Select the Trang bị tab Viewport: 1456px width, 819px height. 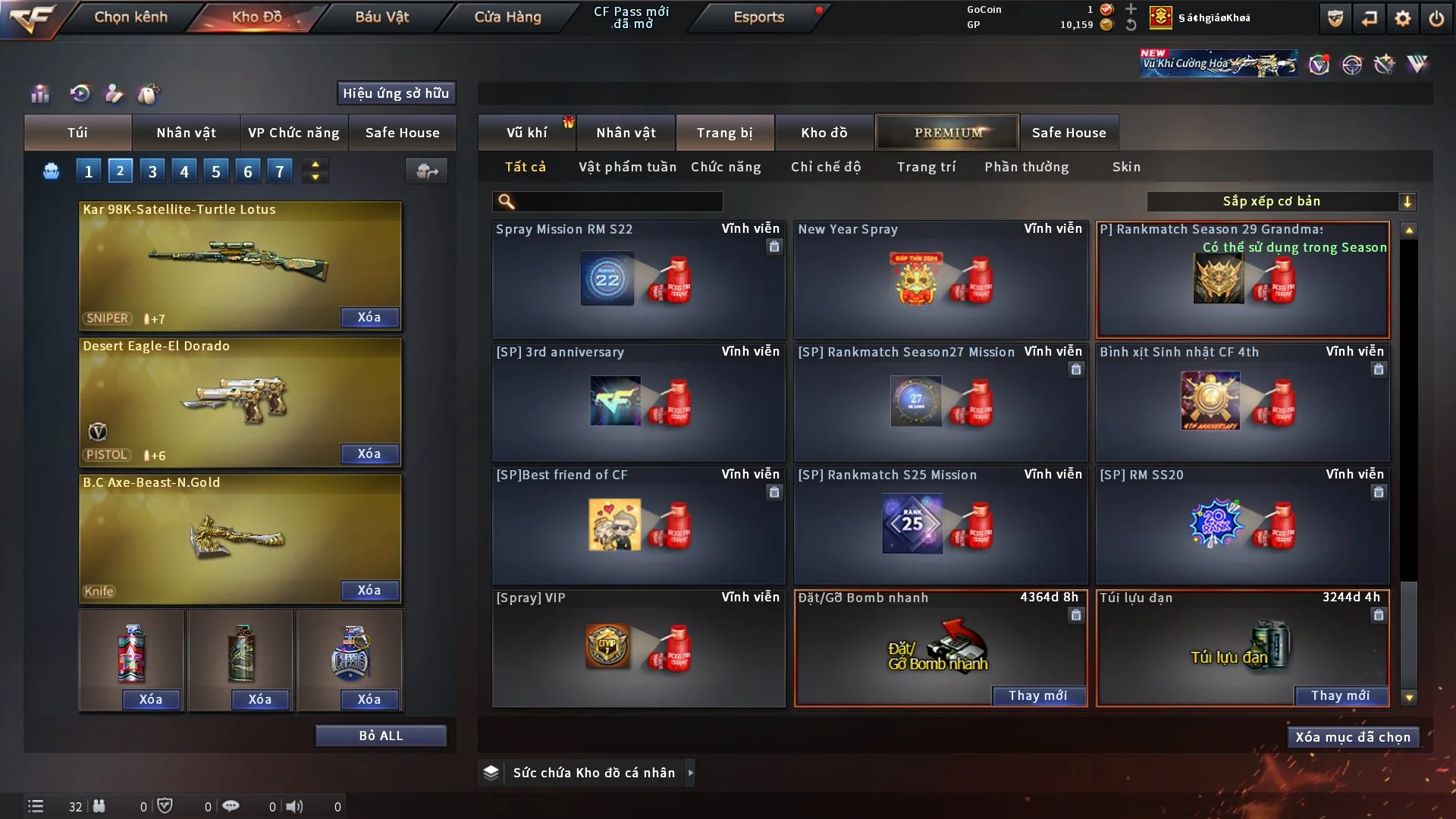(x=724, y=133)
